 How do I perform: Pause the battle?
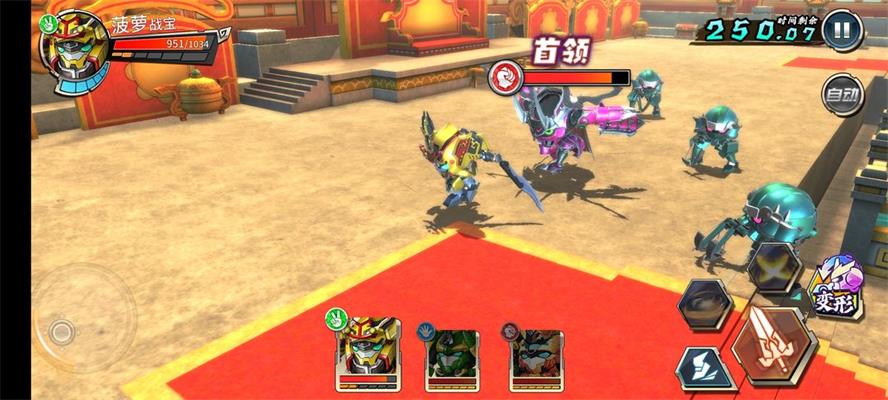[x=842, y=30]
